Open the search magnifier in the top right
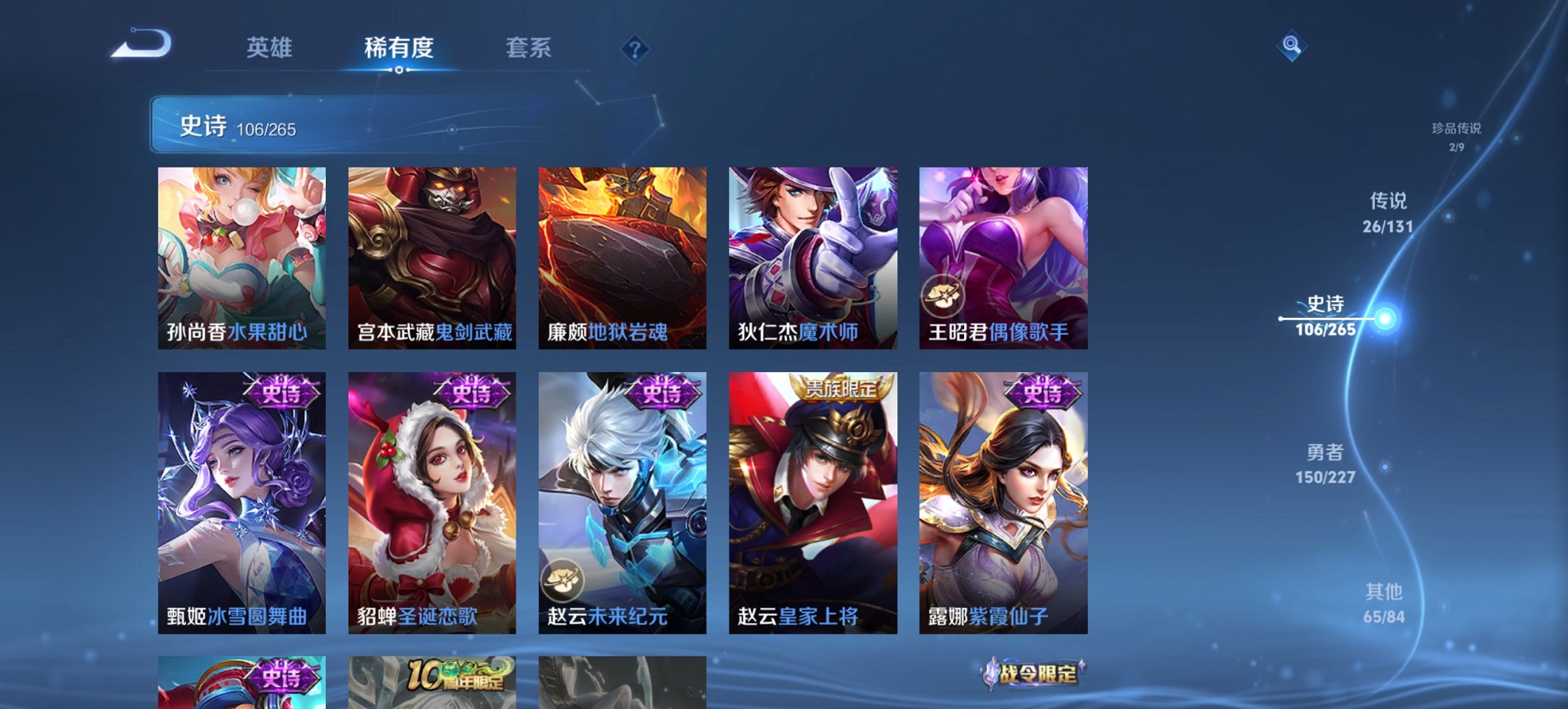This screenshot has height=709, width=1568. click(1291, 46)
